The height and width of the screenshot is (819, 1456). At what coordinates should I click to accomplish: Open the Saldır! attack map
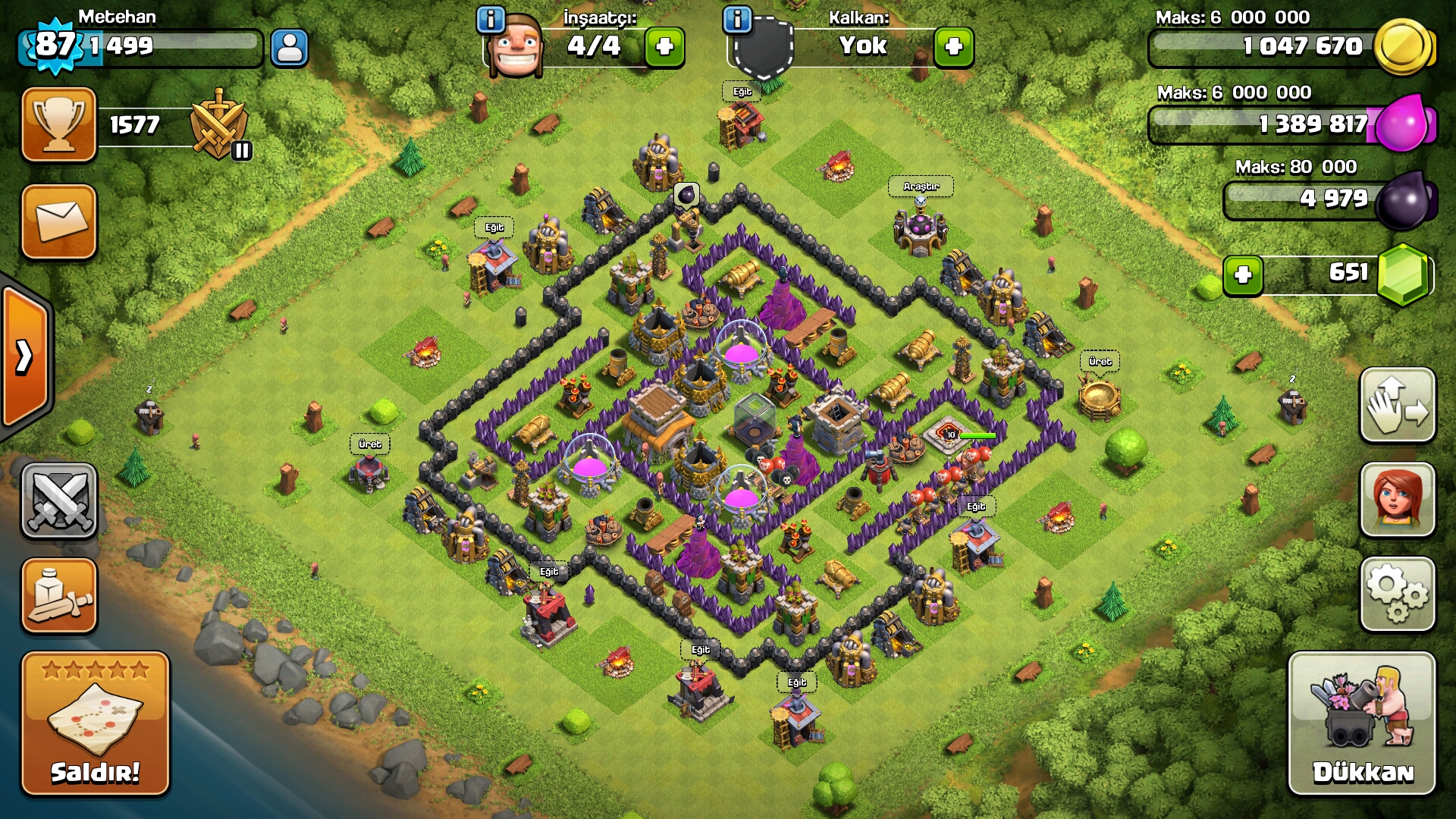96,723
